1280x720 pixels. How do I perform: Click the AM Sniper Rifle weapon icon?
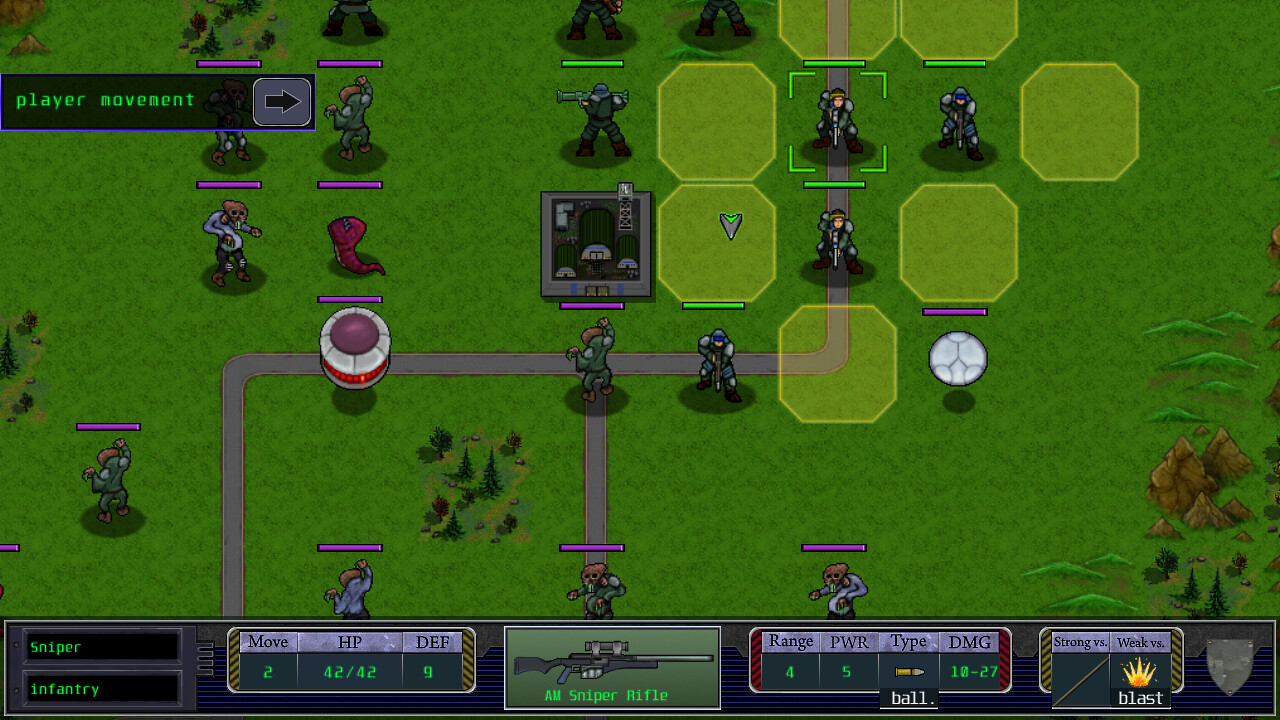(x=613, y=662)
